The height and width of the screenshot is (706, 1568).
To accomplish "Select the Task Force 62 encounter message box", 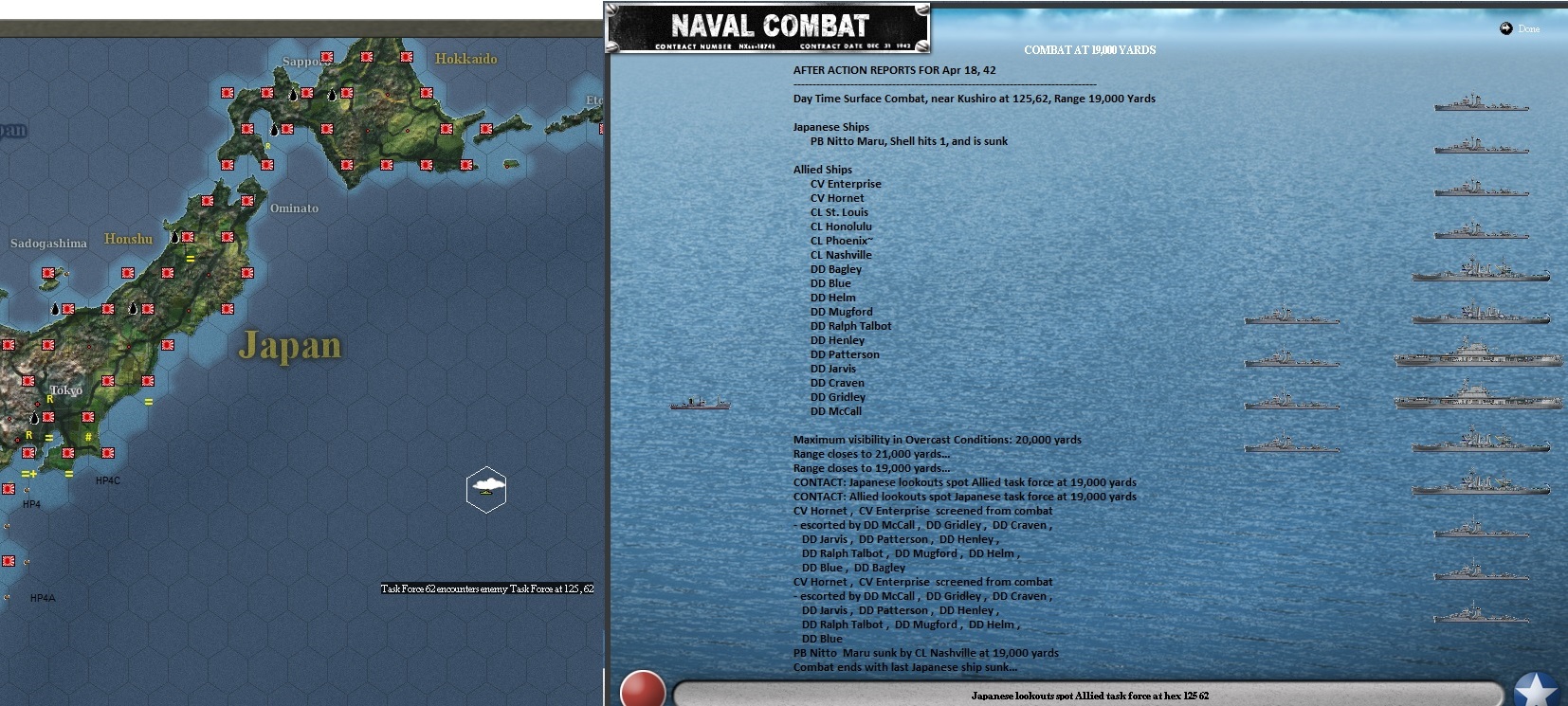I will 486,588.
